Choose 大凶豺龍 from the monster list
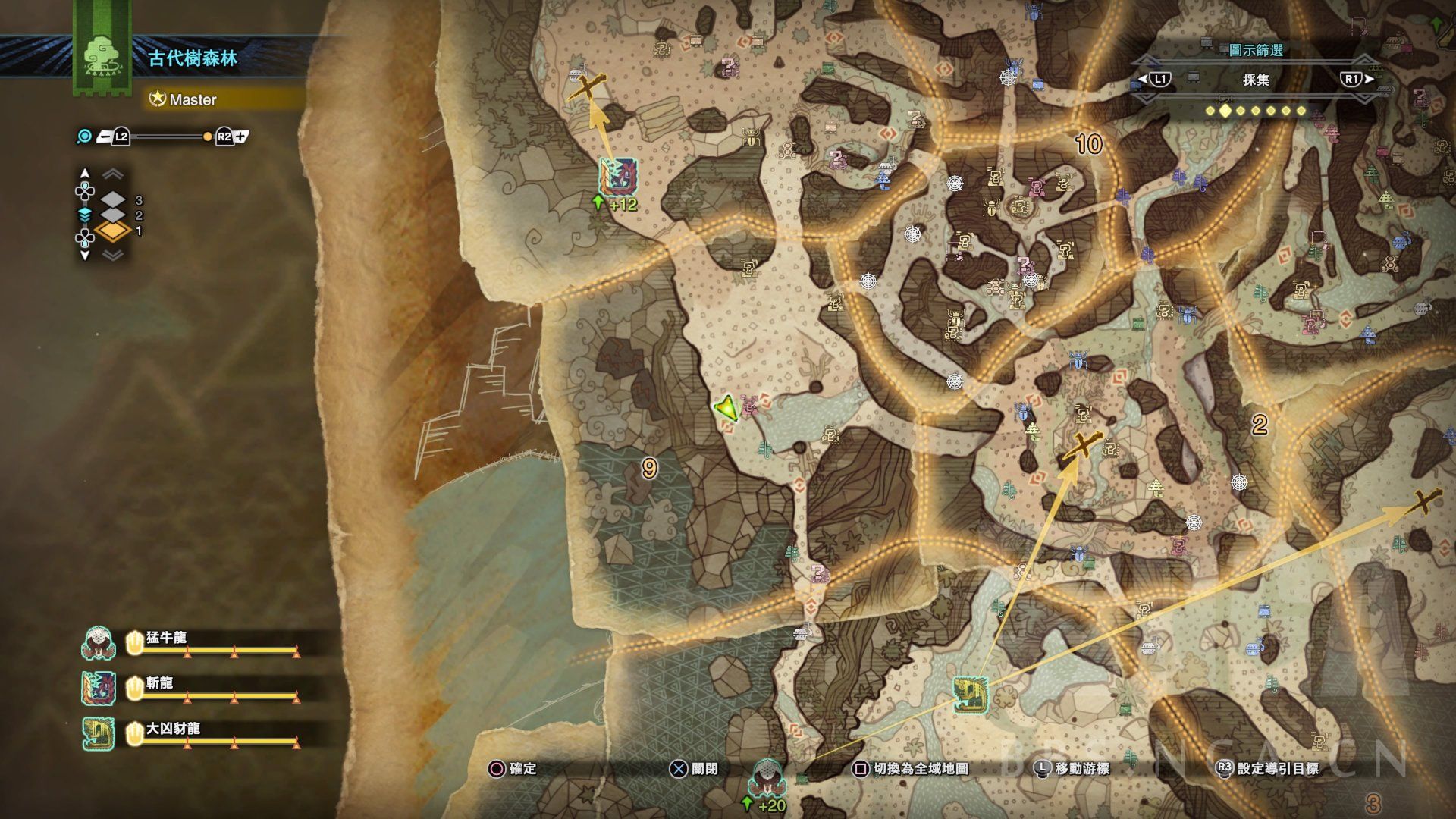The width and height of the screenshot is (1456, 819). coord(173,729)
